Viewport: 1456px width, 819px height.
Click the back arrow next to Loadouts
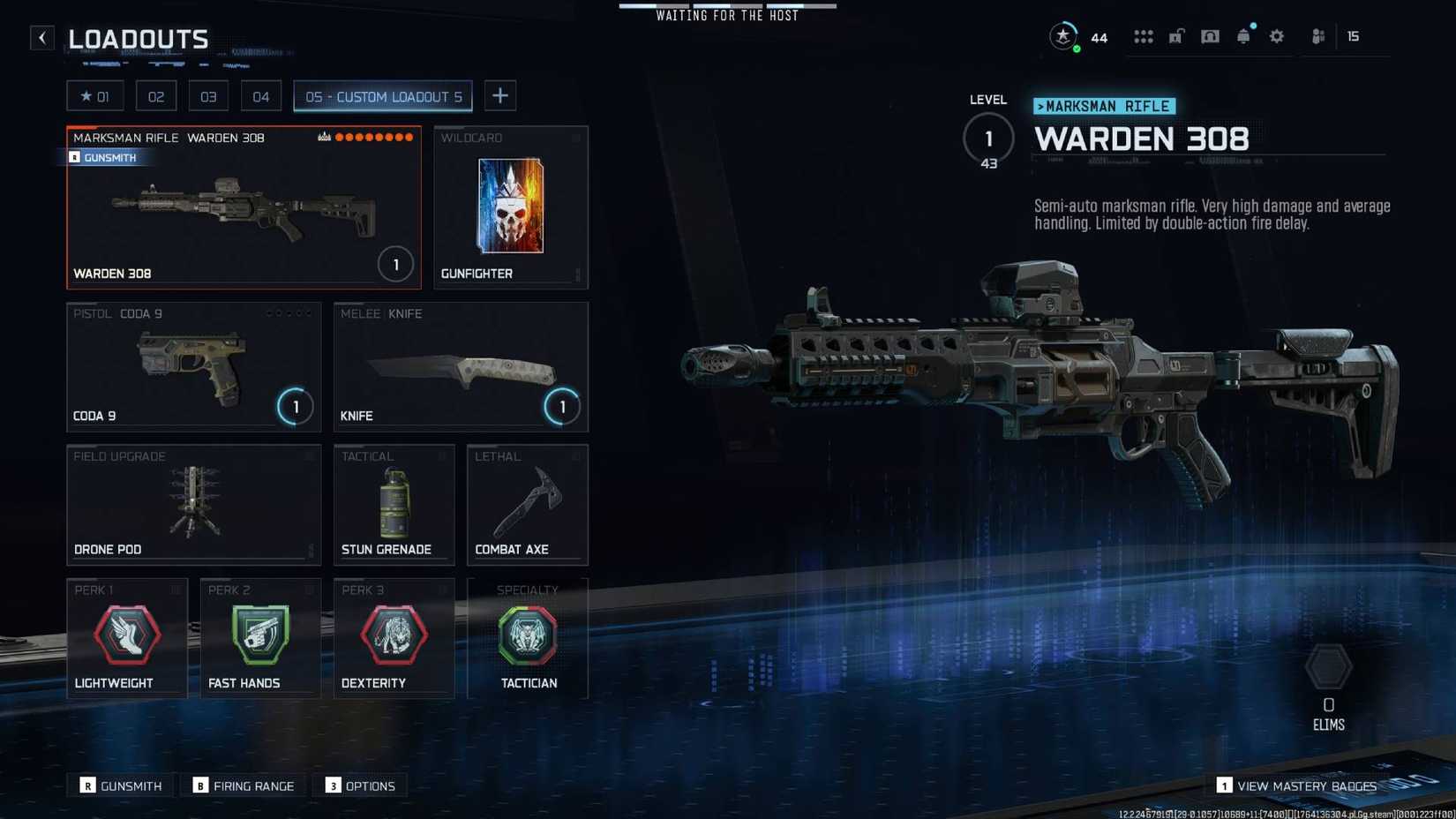pyautogui.click(x=41, y=37)
